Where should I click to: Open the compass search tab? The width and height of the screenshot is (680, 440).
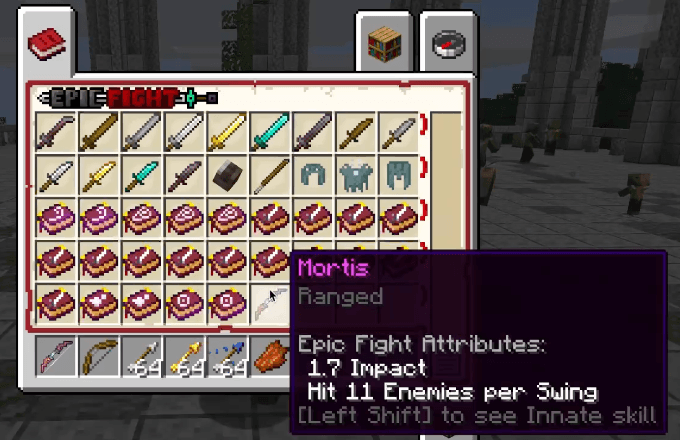446,43
